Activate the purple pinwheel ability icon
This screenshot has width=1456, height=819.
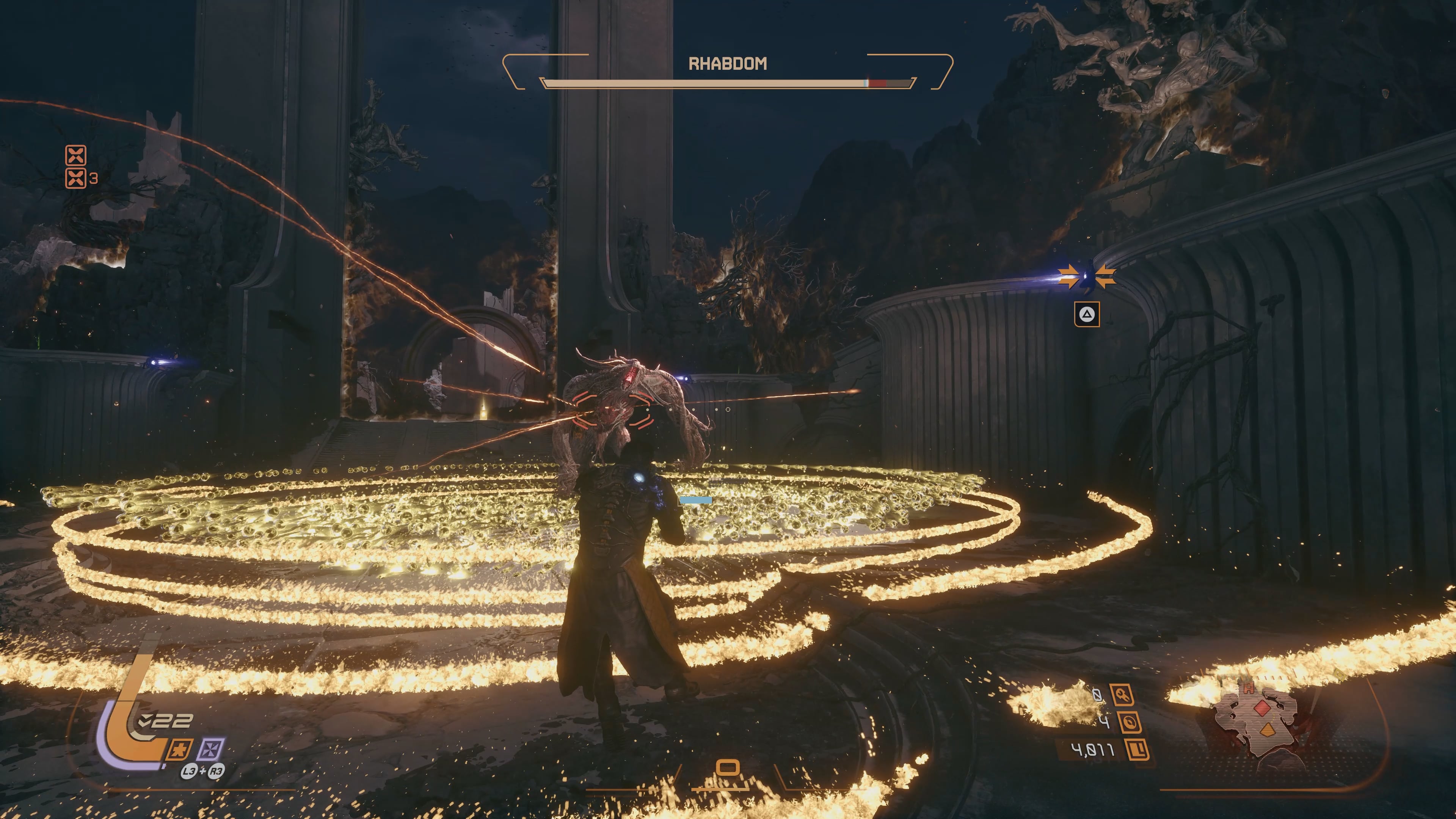[210, 750]
